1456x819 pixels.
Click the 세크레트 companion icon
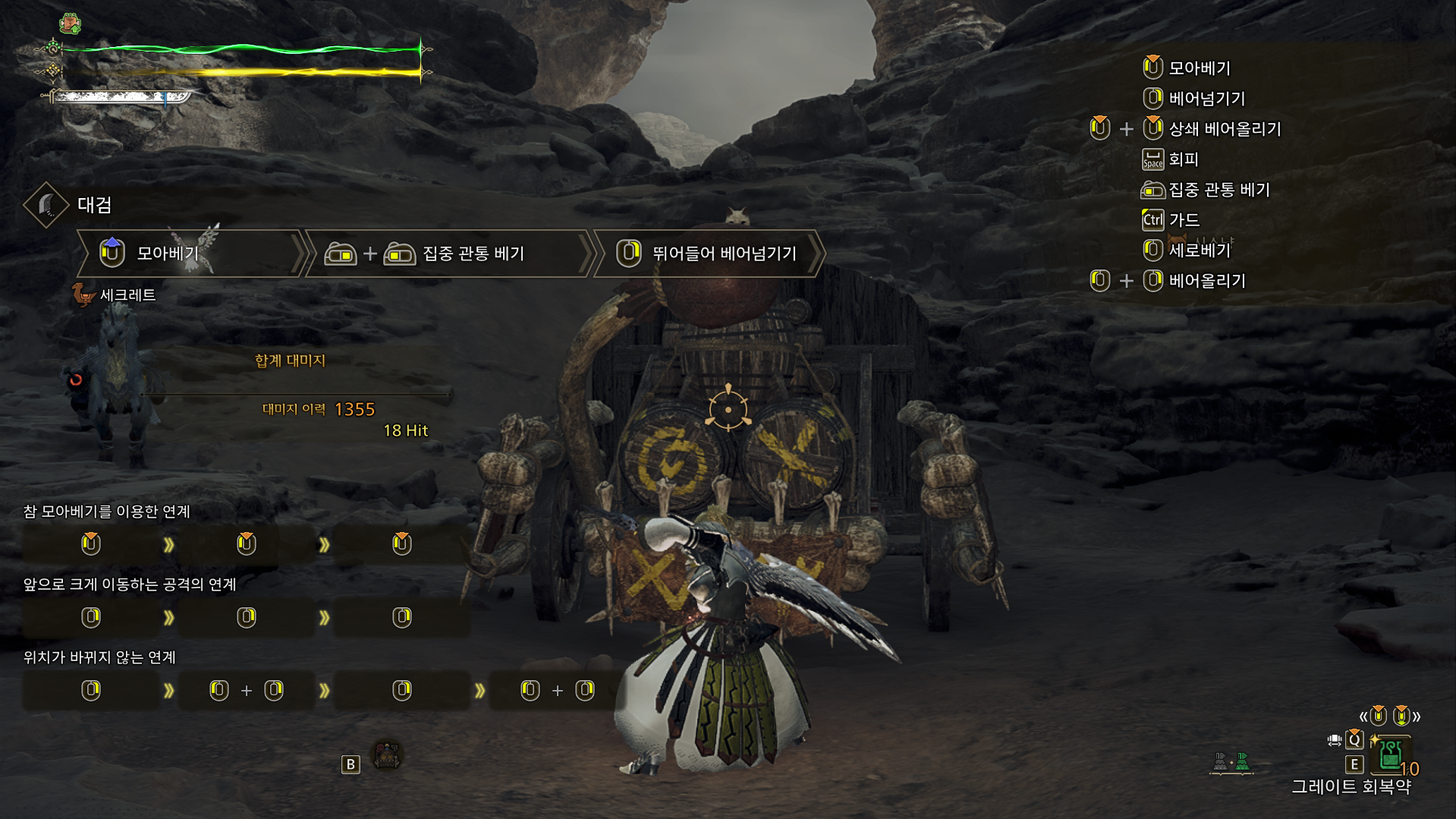tap(83, 295)
